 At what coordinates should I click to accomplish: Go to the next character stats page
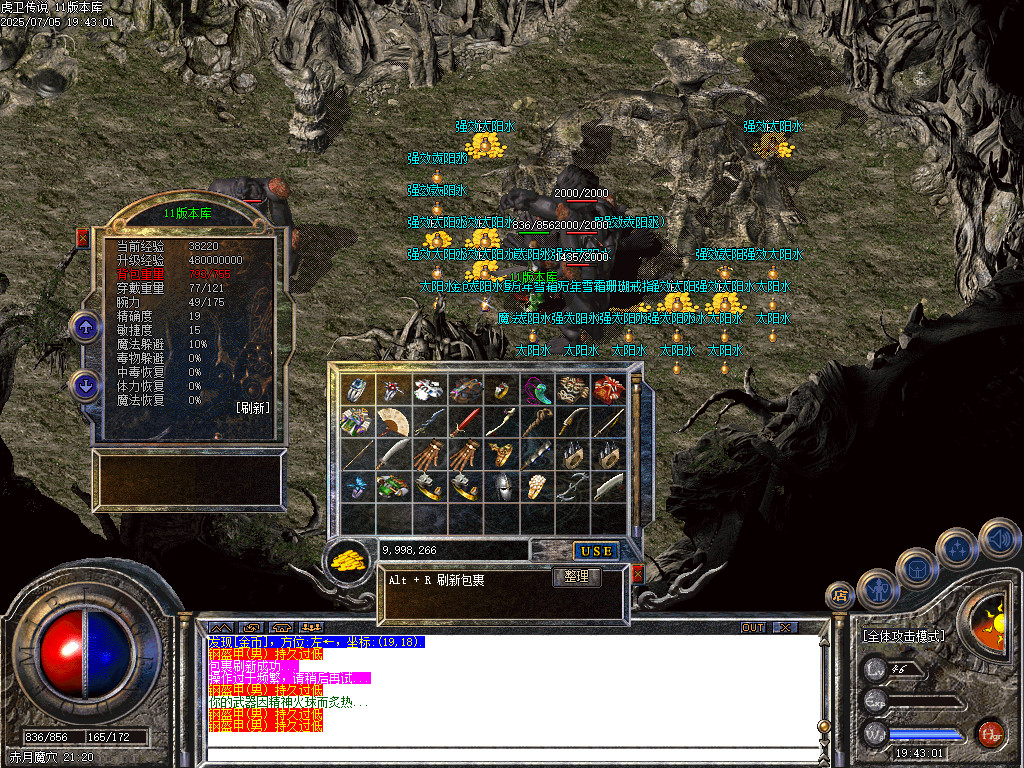point(85,385)
